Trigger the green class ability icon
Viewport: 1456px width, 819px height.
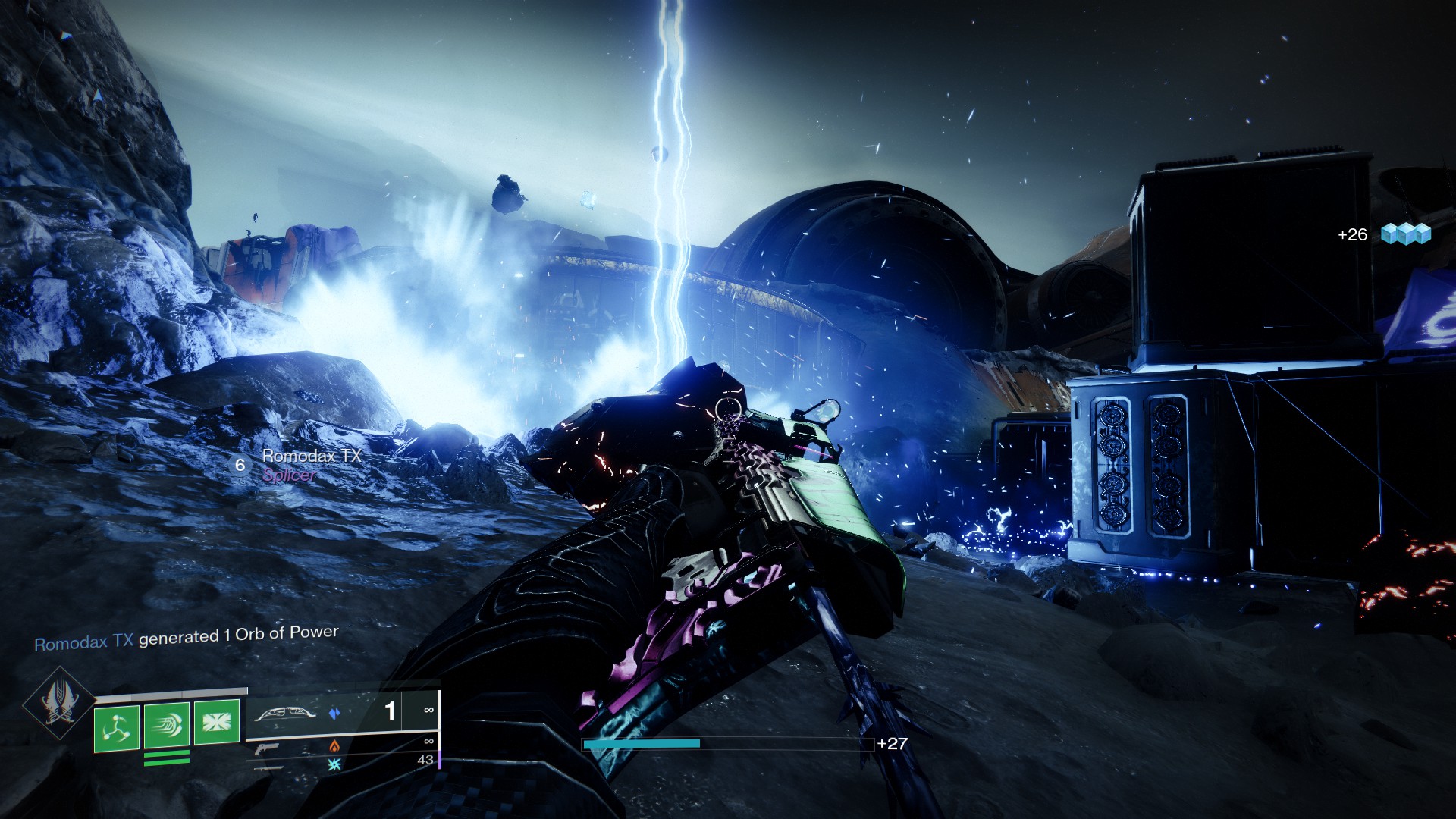coord(217,721)
